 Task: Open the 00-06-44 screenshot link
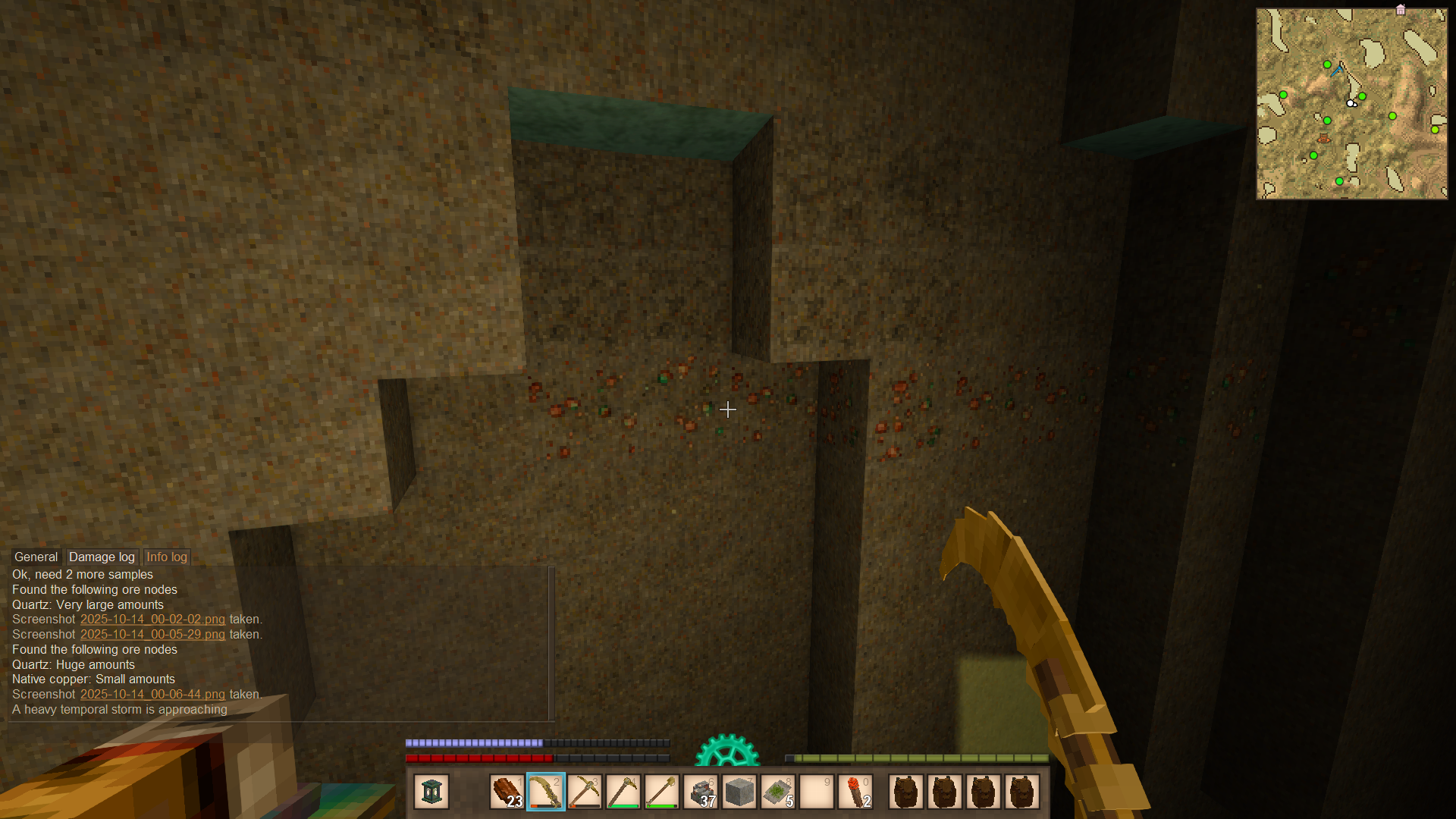click(x=152, y=695)
